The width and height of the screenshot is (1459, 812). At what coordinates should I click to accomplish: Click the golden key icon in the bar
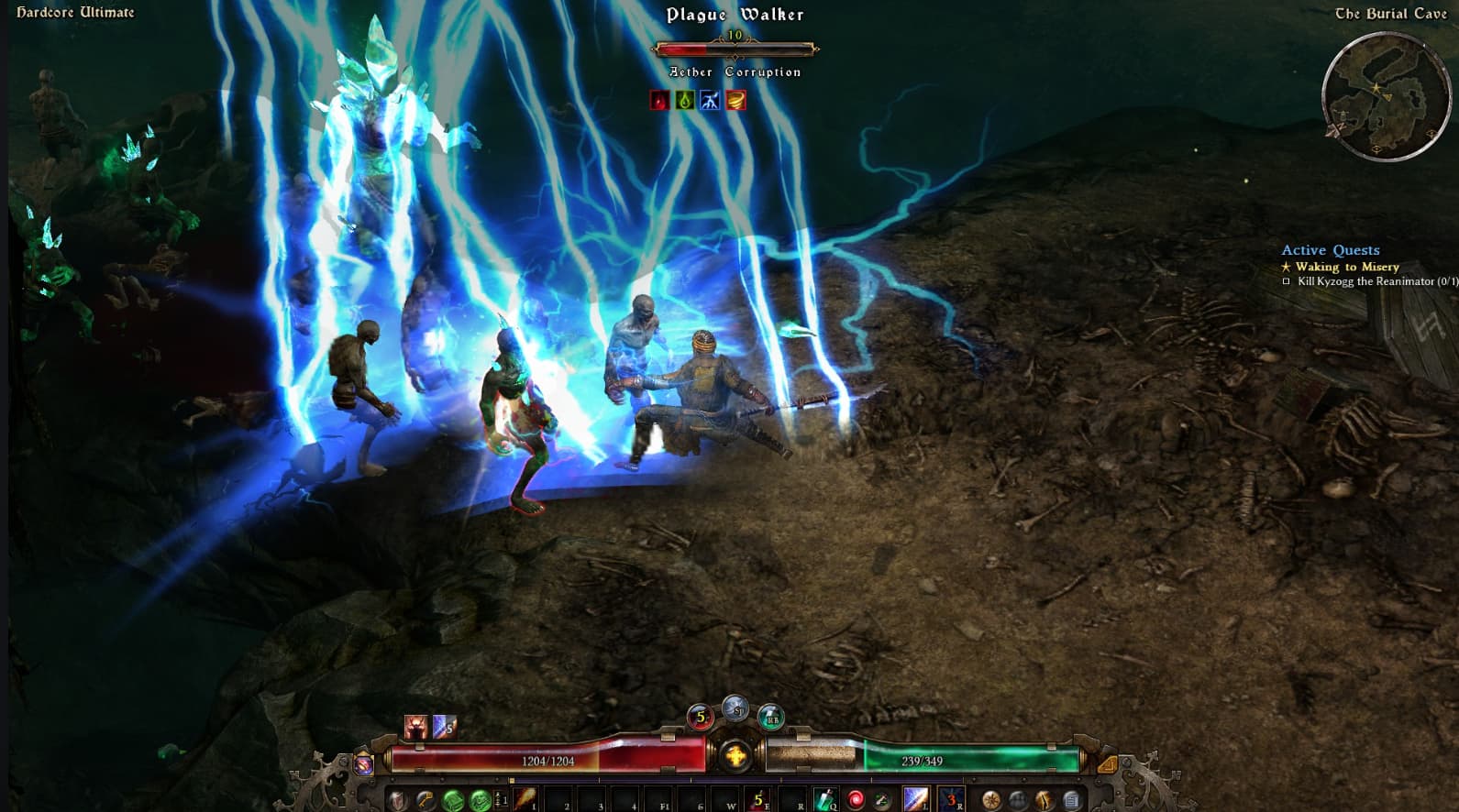[425, 800]
